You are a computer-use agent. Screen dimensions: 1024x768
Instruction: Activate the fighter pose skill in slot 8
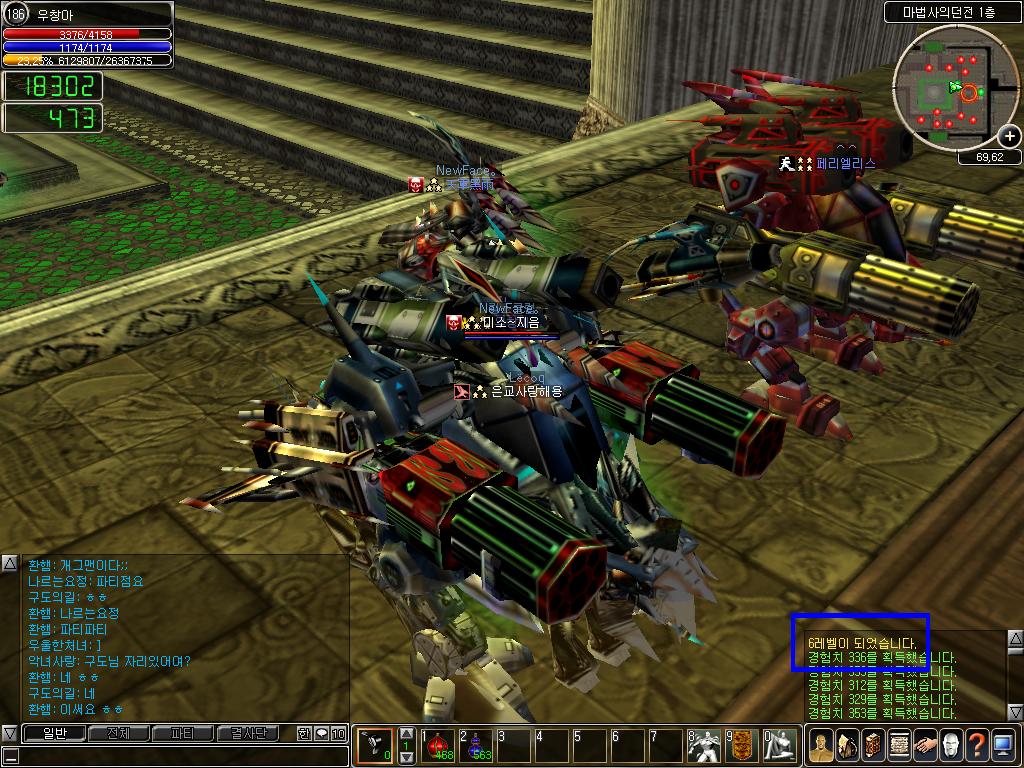pos(704,746)
